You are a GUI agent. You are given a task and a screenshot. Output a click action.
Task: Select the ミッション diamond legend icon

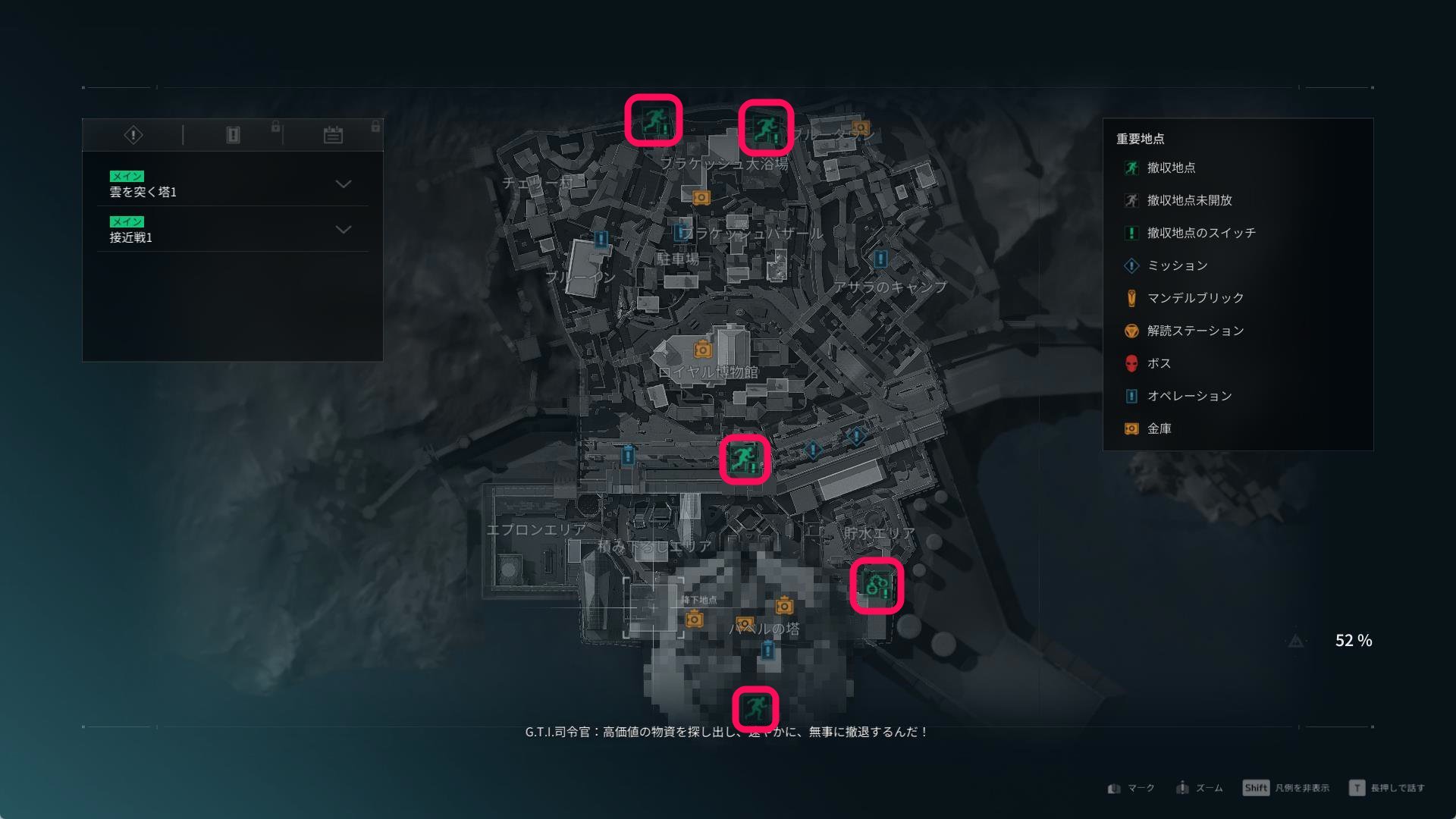pos(1131,265)
